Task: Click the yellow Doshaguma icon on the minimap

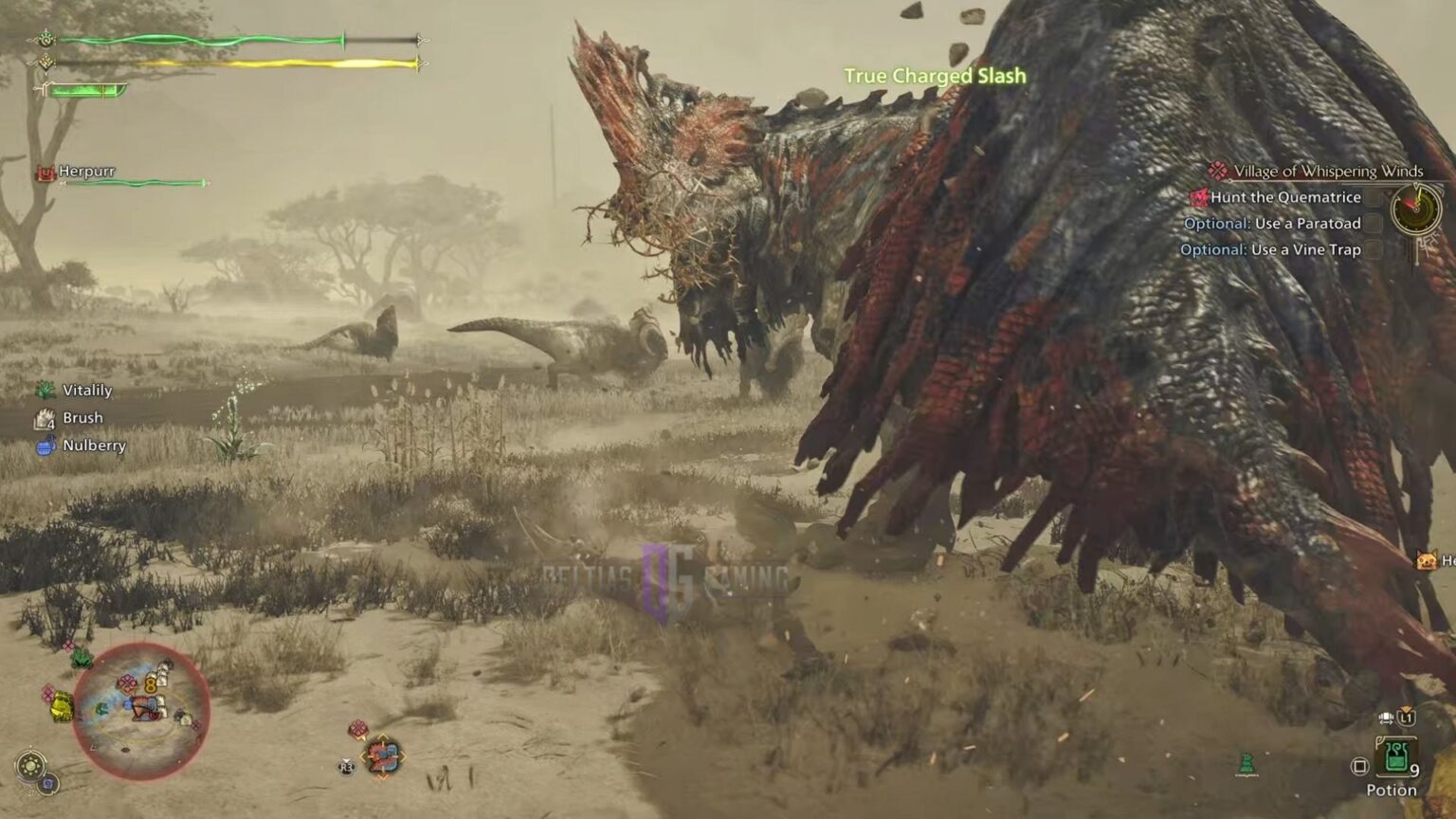Action: click(61, 707)
